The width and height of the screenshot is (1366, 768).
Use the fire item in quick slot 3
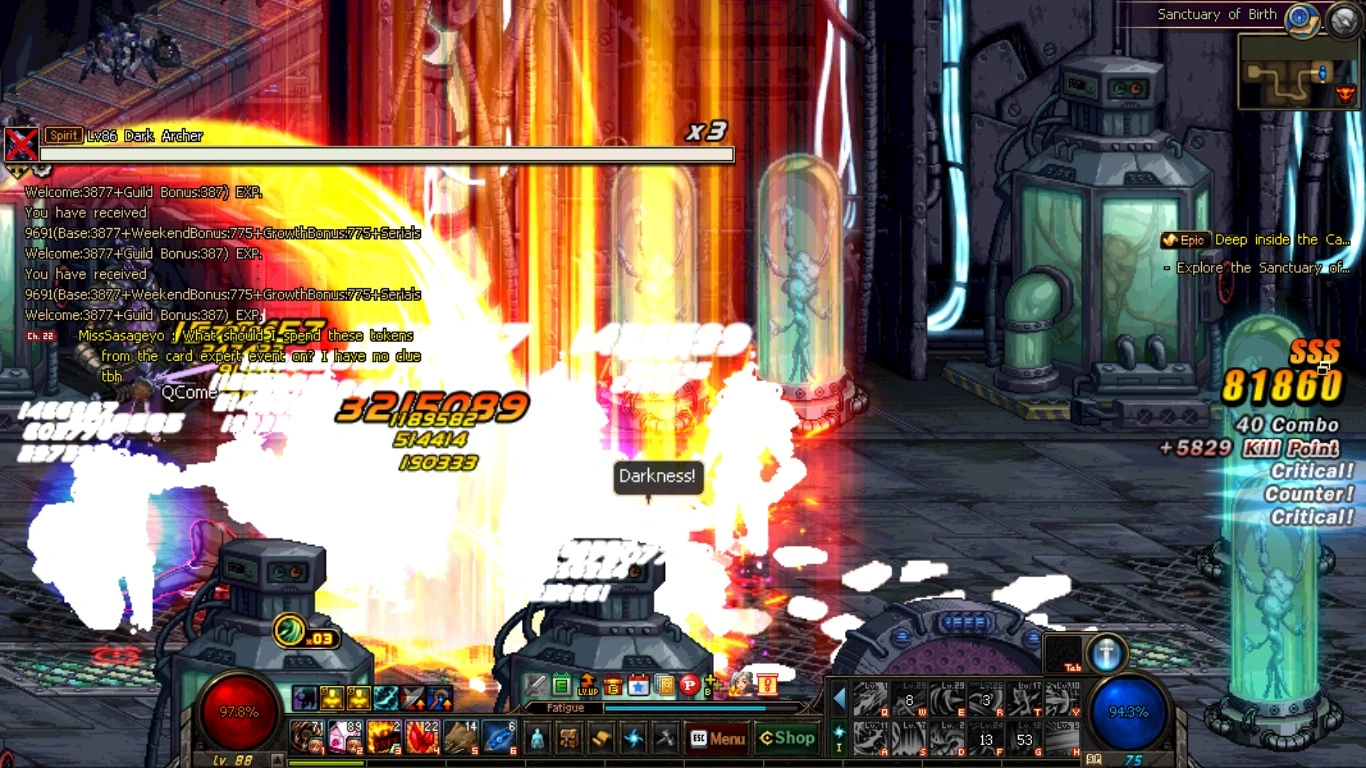coord(384,737)
